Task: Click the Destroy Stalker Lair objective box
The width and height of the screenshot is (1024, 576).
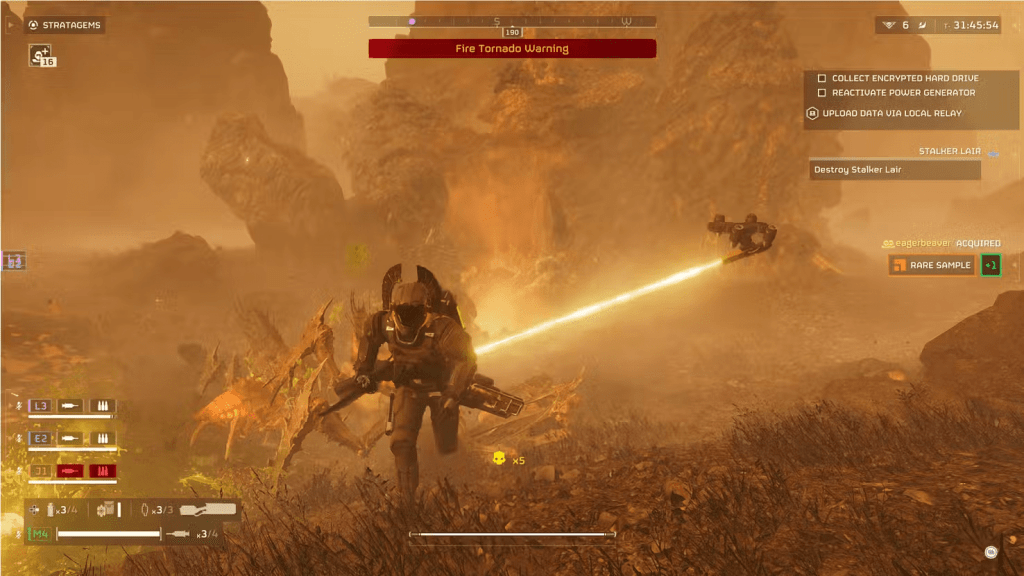Action: [894, 170]
